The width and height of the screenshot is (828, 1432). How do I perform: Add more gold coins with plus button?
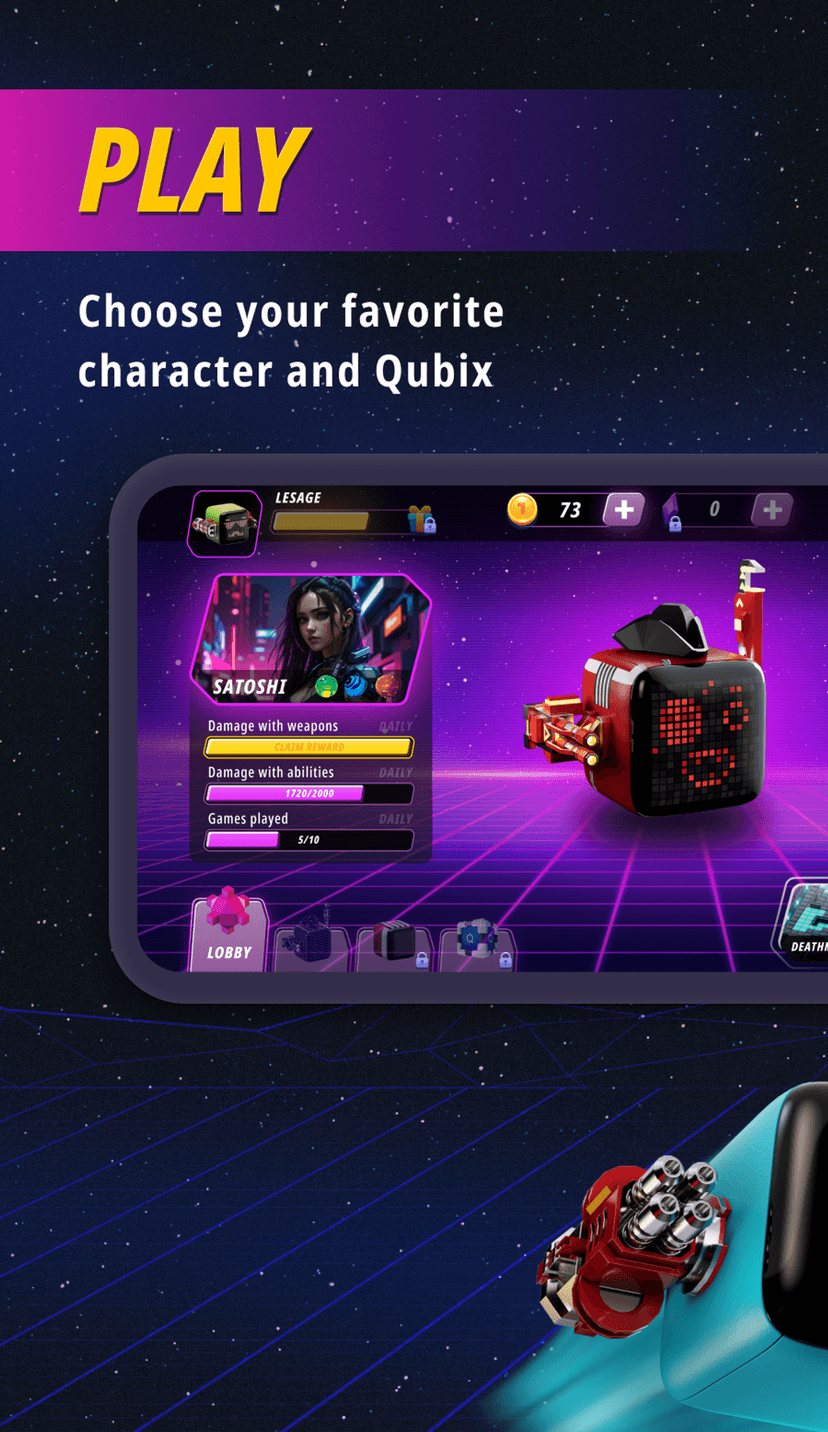[x=623, y=510]
